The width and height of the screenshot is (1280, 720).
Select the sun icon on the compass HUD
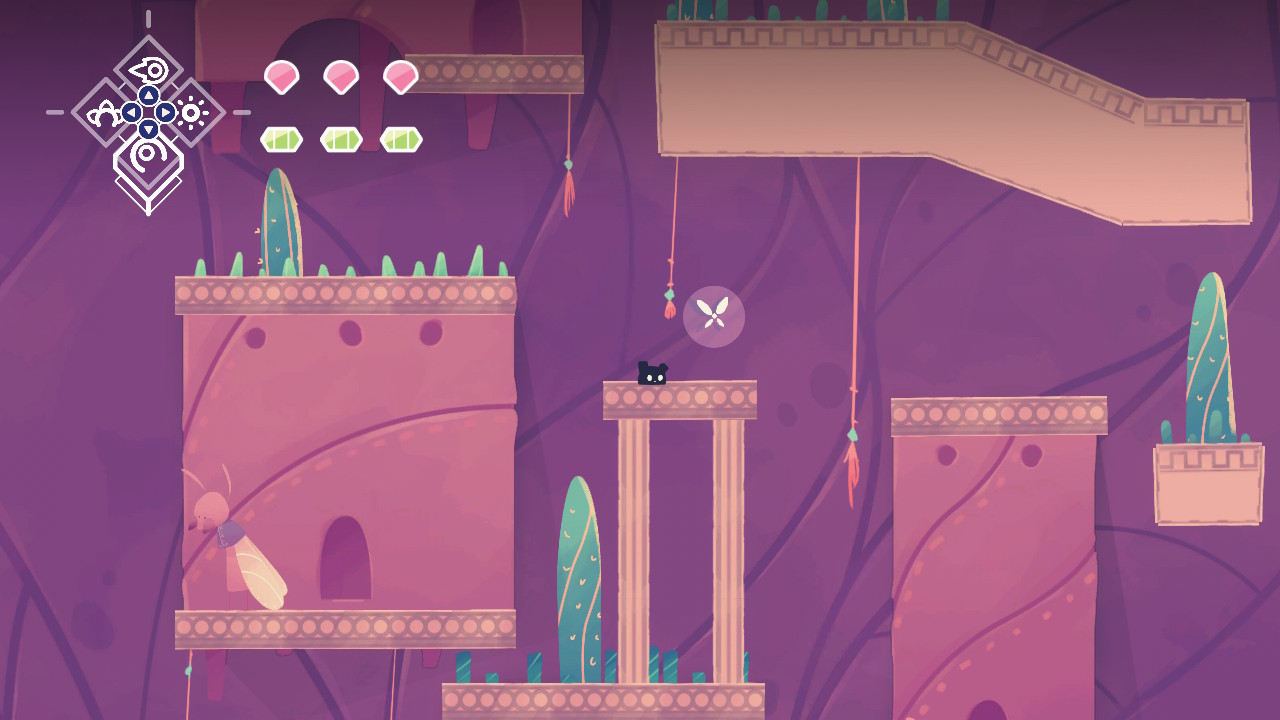point(192,112)
